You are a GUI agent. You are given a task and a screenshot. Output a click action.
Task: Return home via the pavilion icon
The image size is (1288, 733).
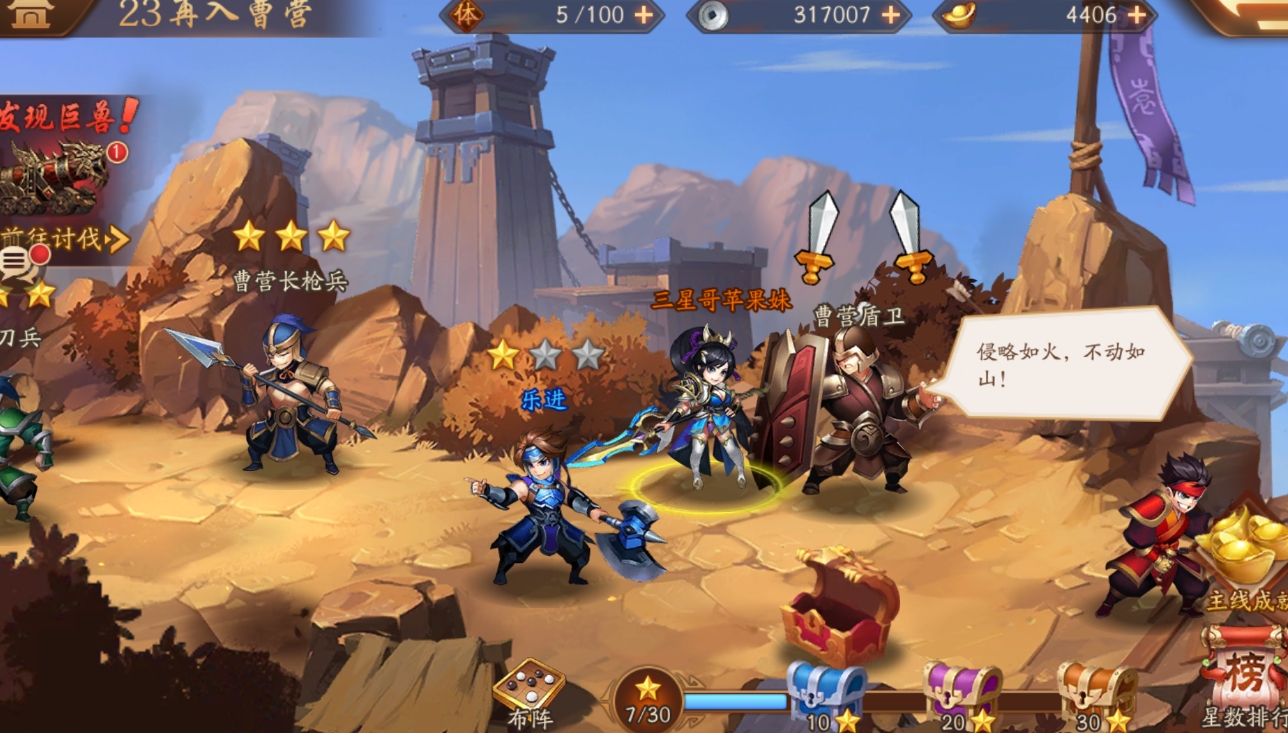[x=32, y=14]
